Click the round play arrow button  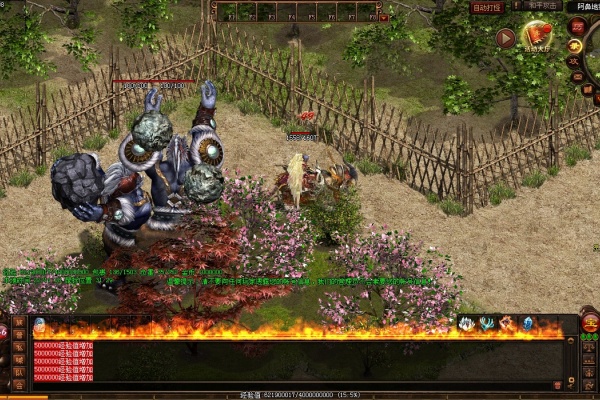click(x=506, y=38)
